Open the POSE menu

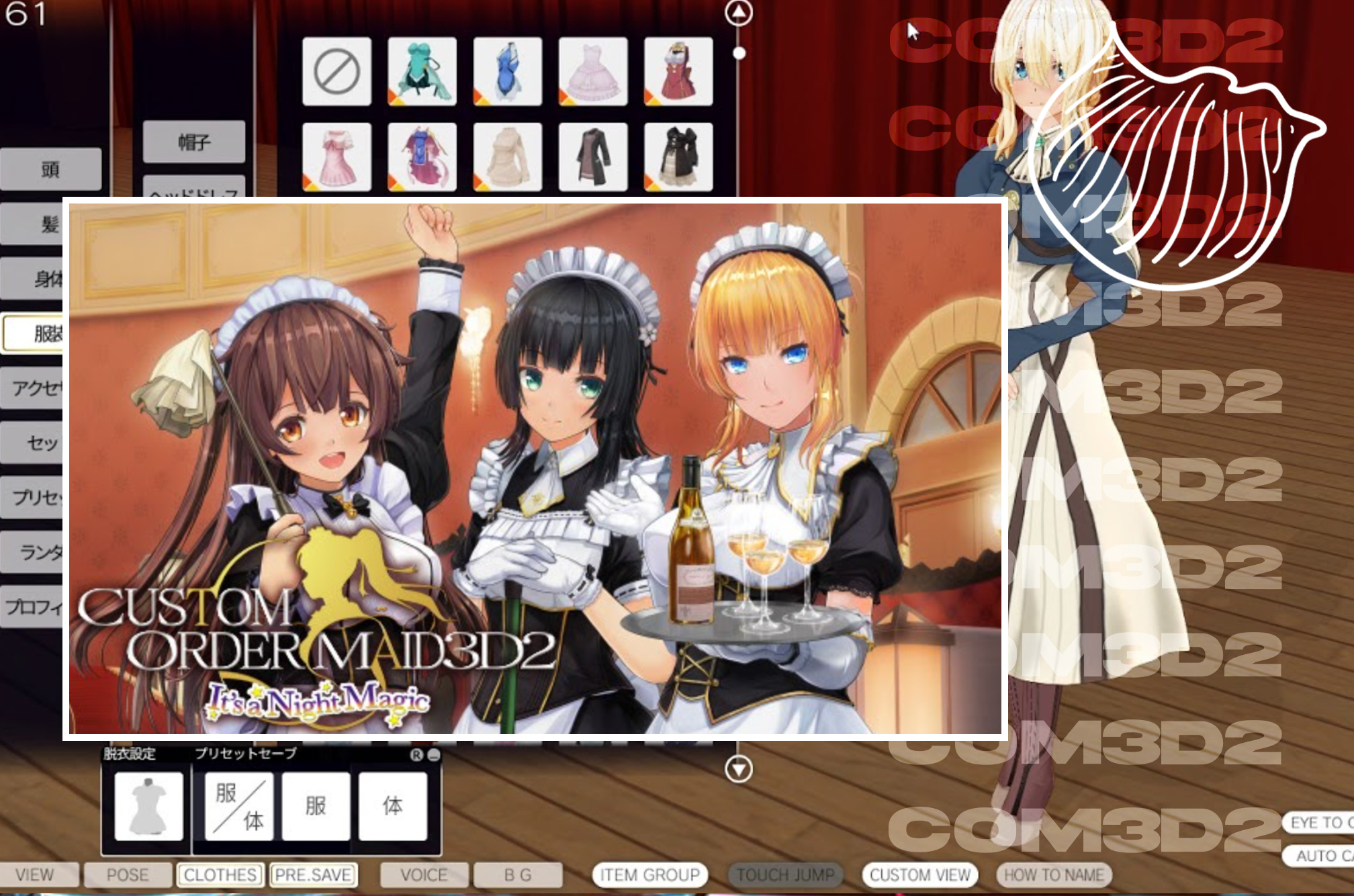tap(128, 875)
